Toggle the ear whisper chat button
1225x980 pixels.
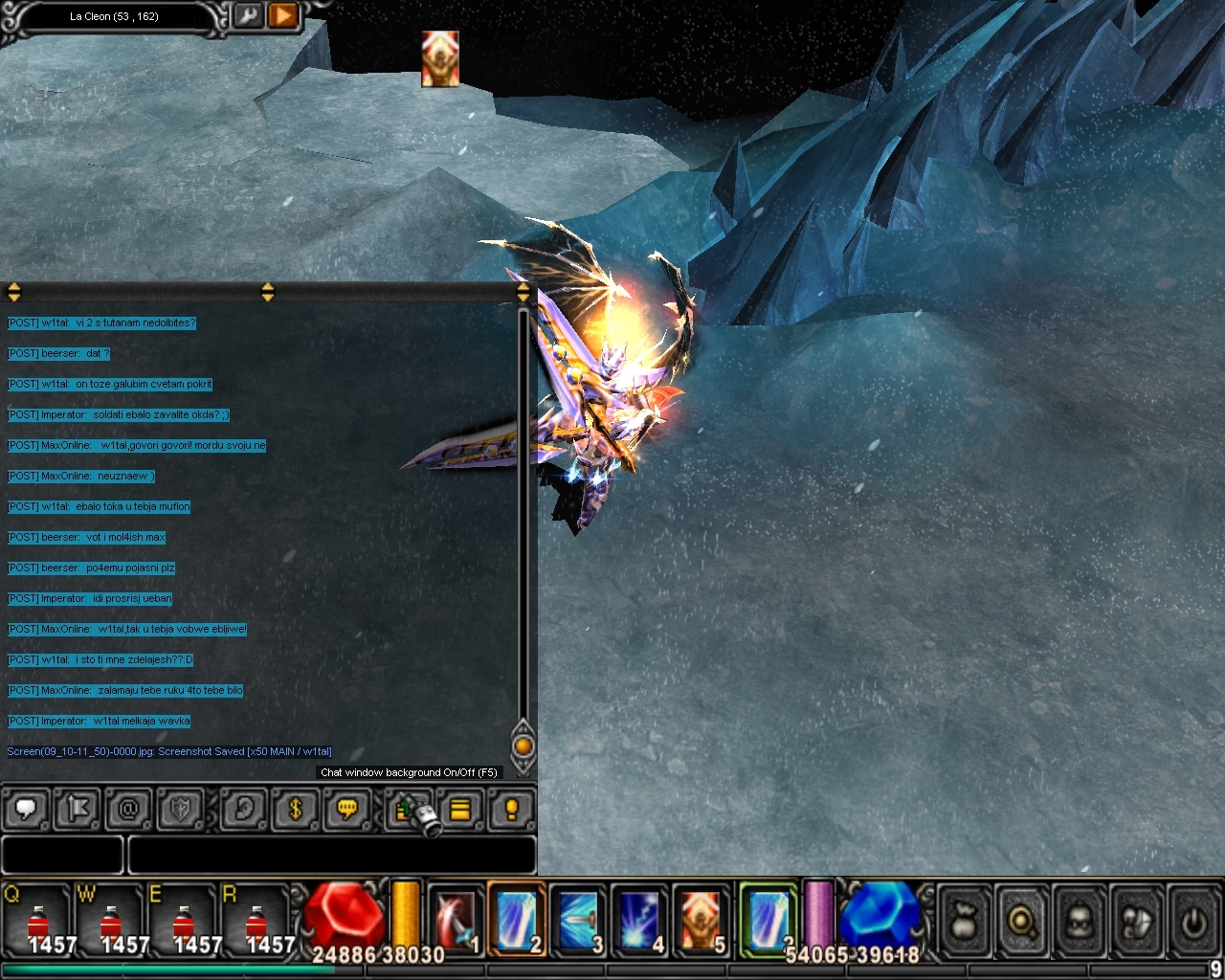coord(243,810)
